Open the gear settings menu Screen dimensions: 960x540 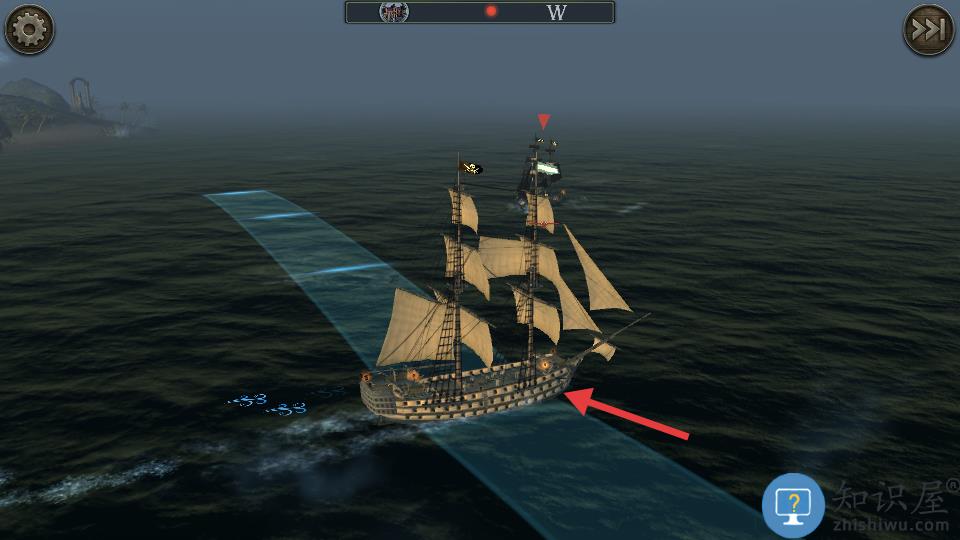pos(29,29)
